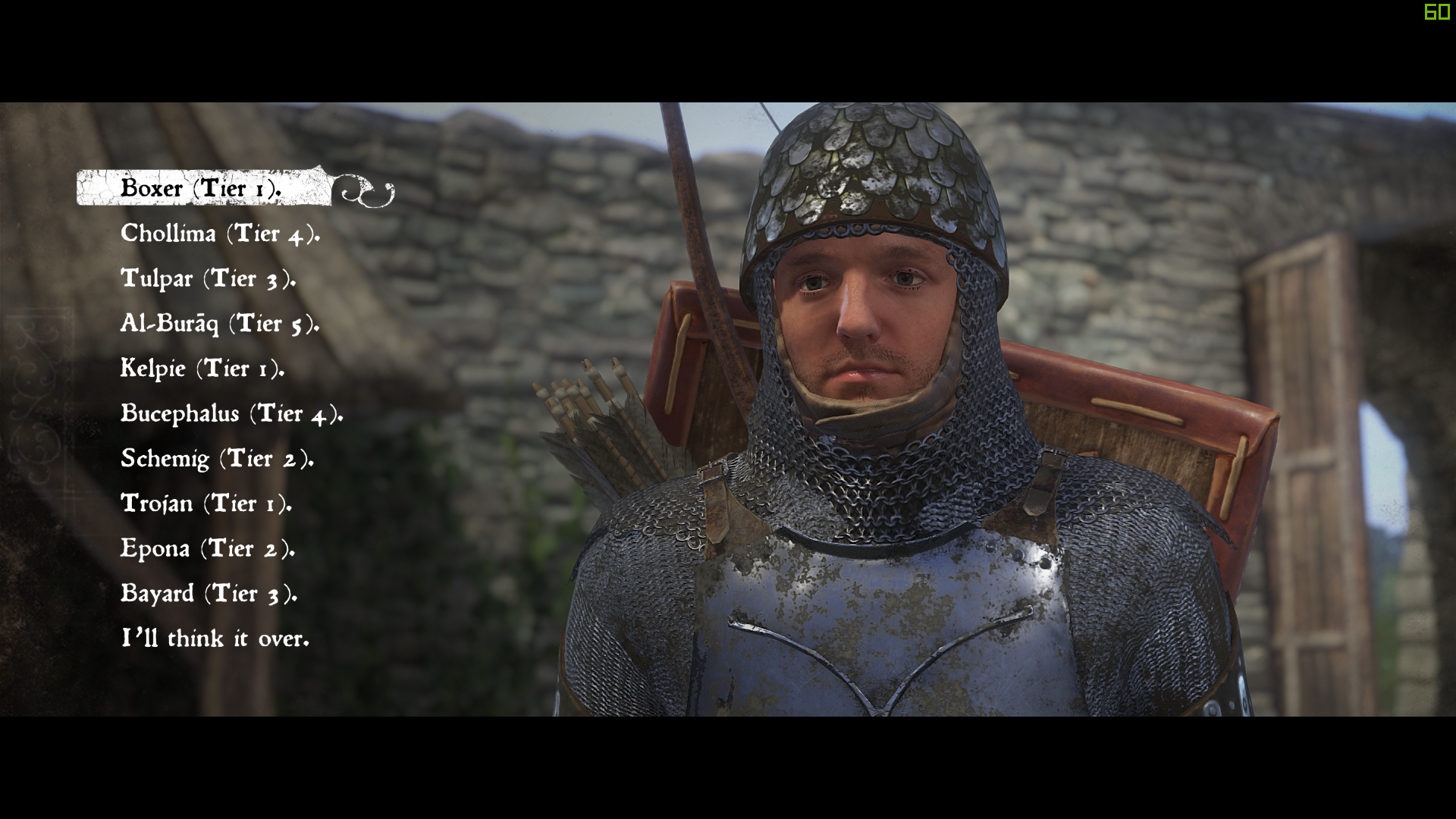
Task: Select Al-Burāq, the Tier 5 horse
Action: coord(220,324)
